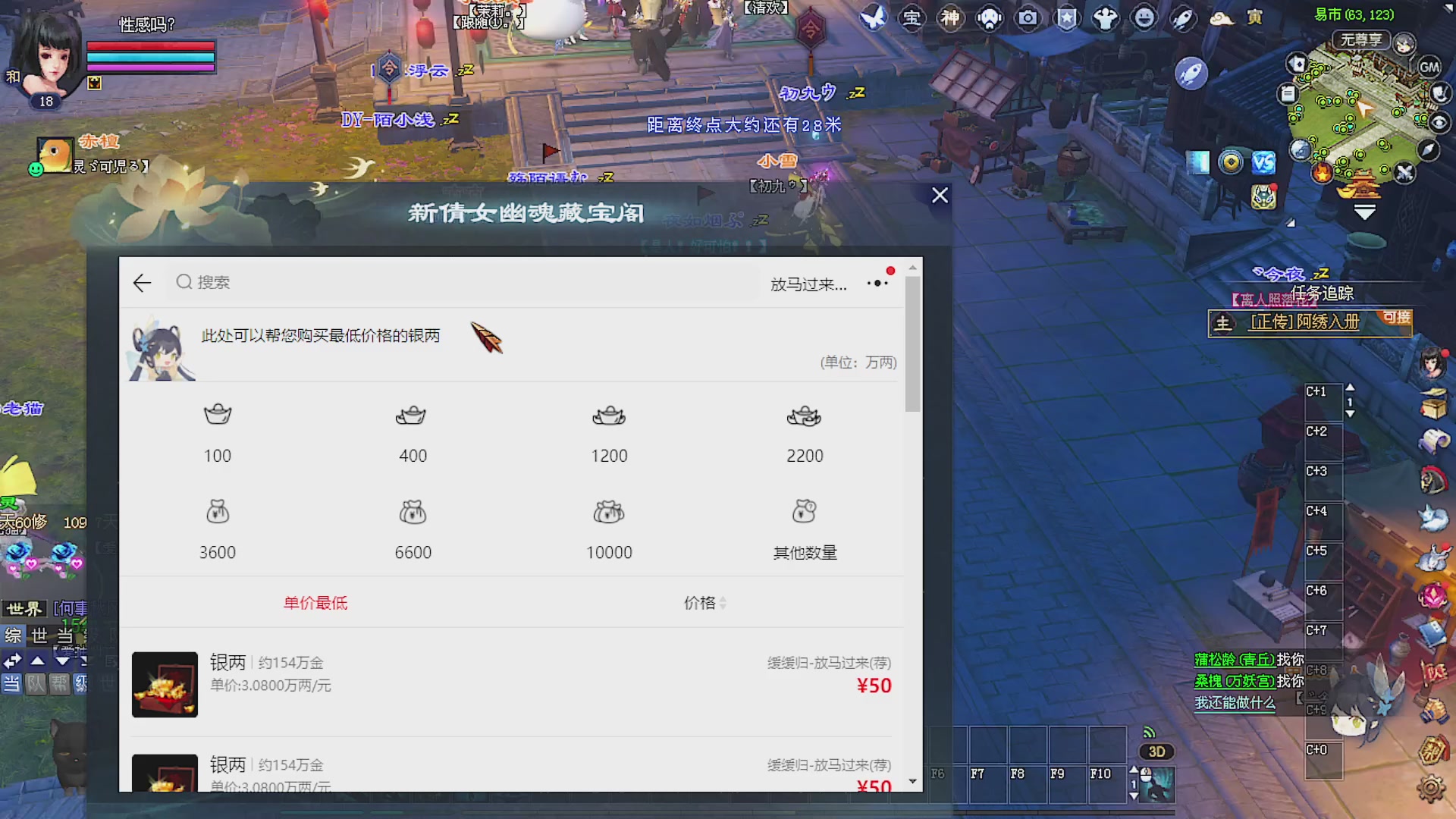Viewport: 1456px width, 819px height.
Task: Select the 单价最低 sorting option
Action: point(315,603)
